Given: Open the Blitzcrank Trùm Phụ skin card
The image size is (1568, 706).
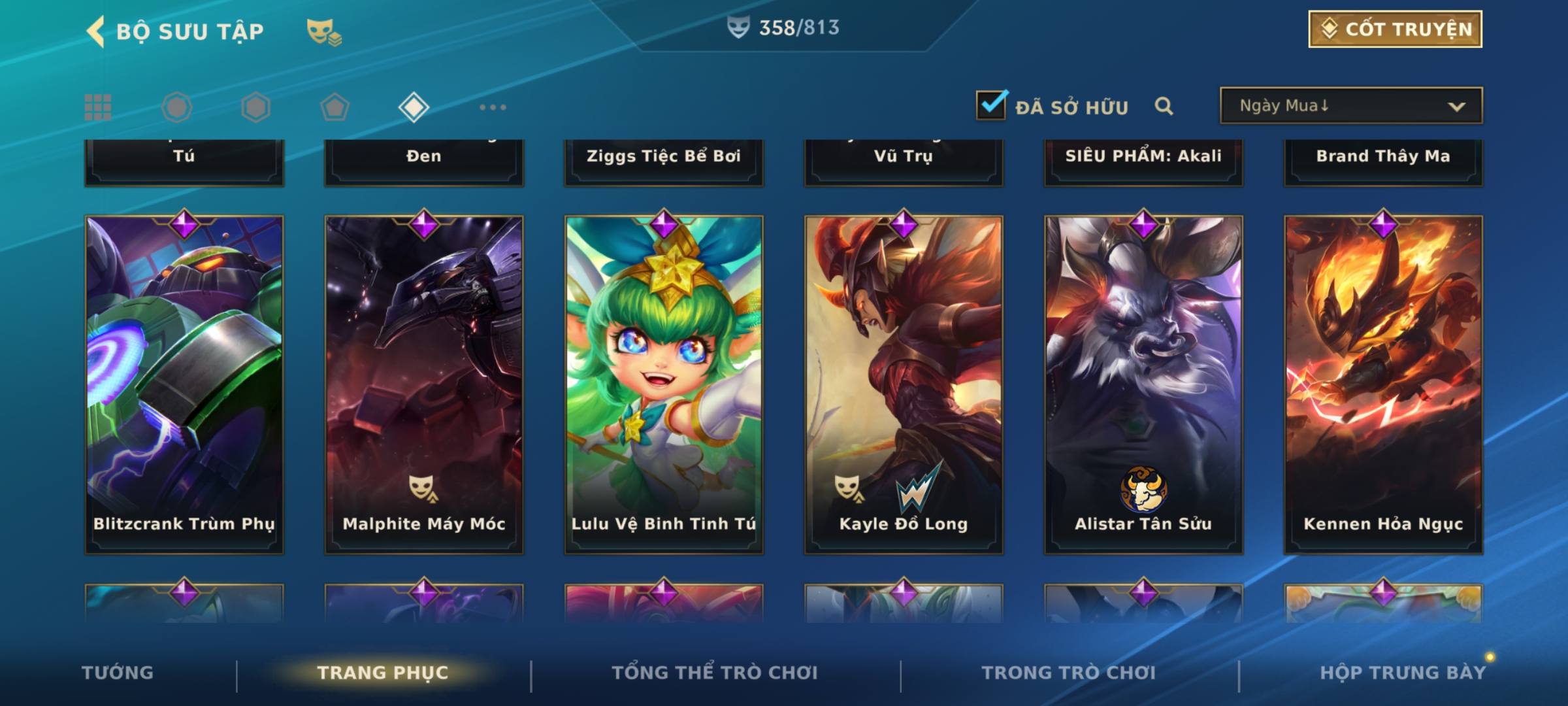Looking at the screenshot, I should coord(184,384).
